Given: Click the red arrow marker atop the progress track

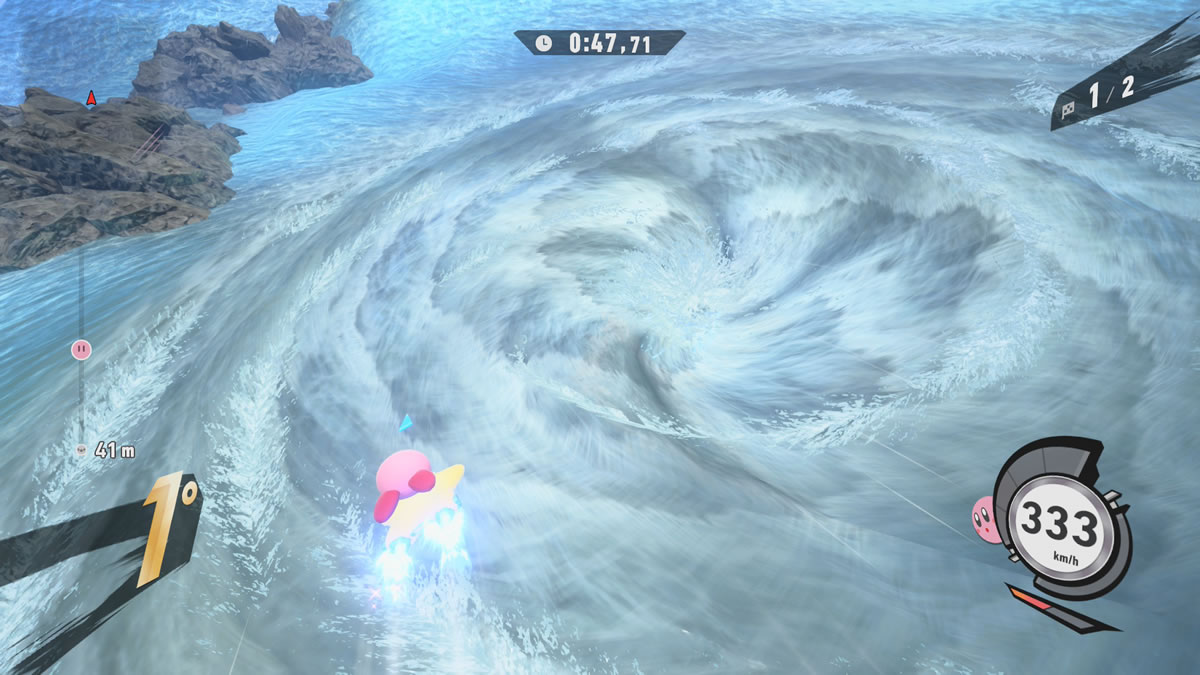Looking at the screenshot, I should point(91,98).
